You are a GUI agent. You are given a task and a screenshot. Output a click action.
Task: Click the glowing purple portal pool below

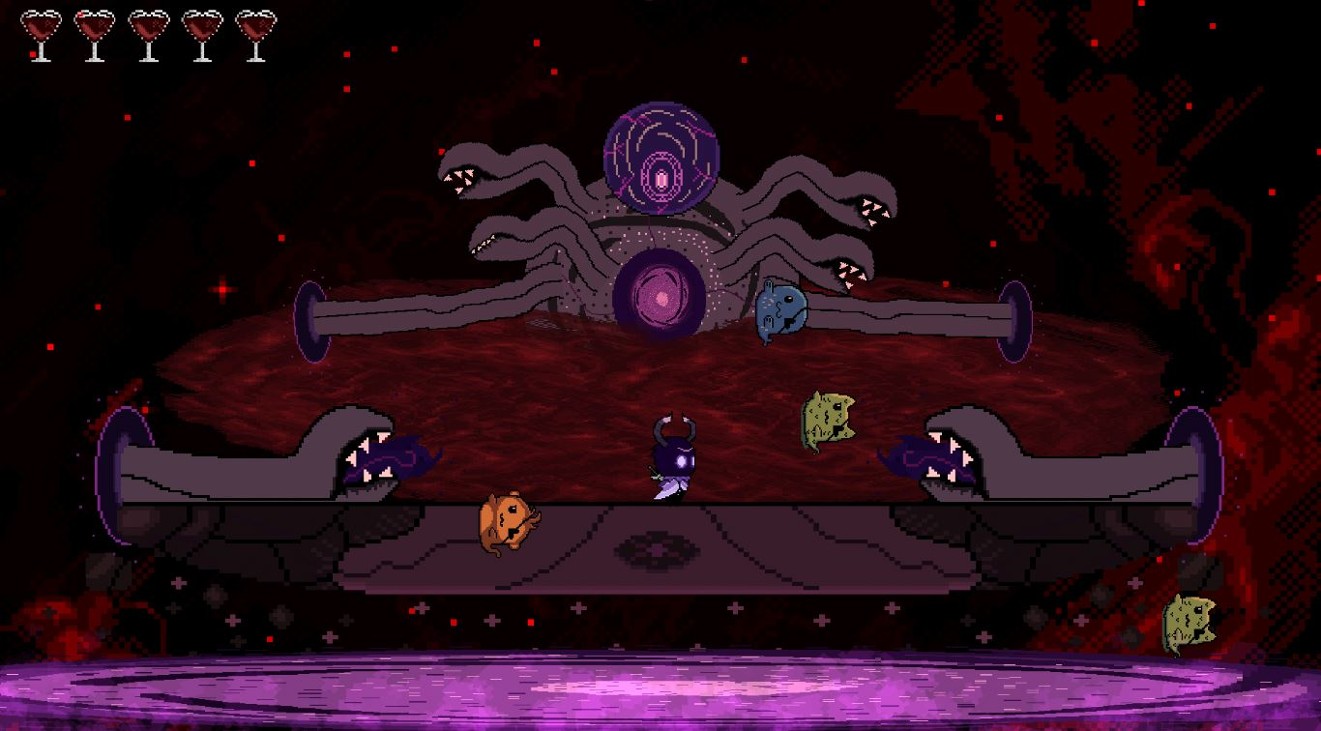660,690
